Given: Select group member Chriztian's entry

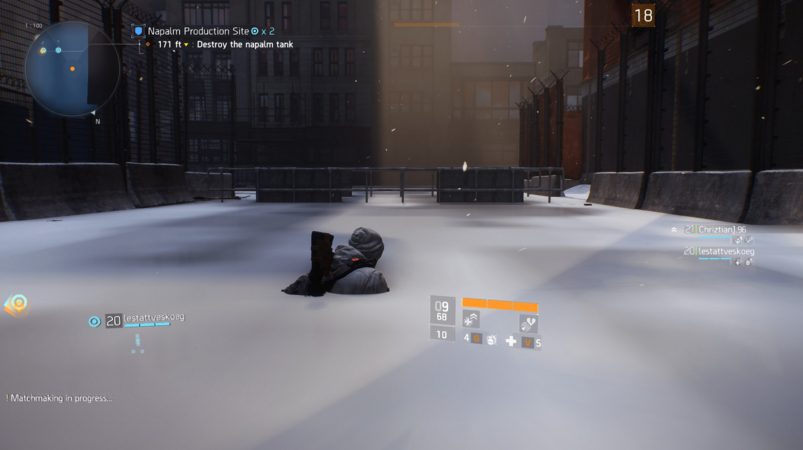Looking at the screenshot, I should click(715, 230).
